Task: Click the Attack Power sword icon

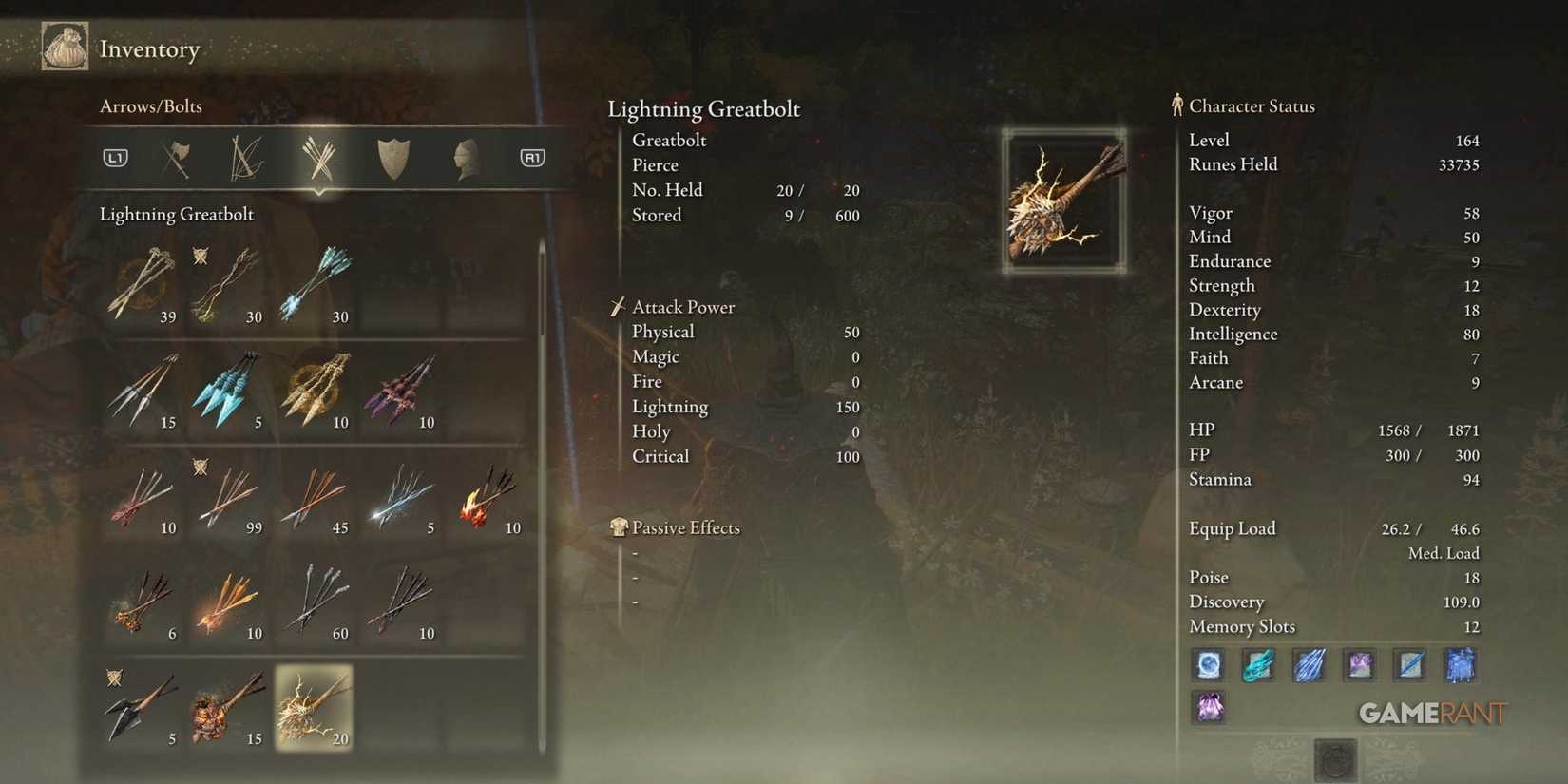Action: click(618, 306)
